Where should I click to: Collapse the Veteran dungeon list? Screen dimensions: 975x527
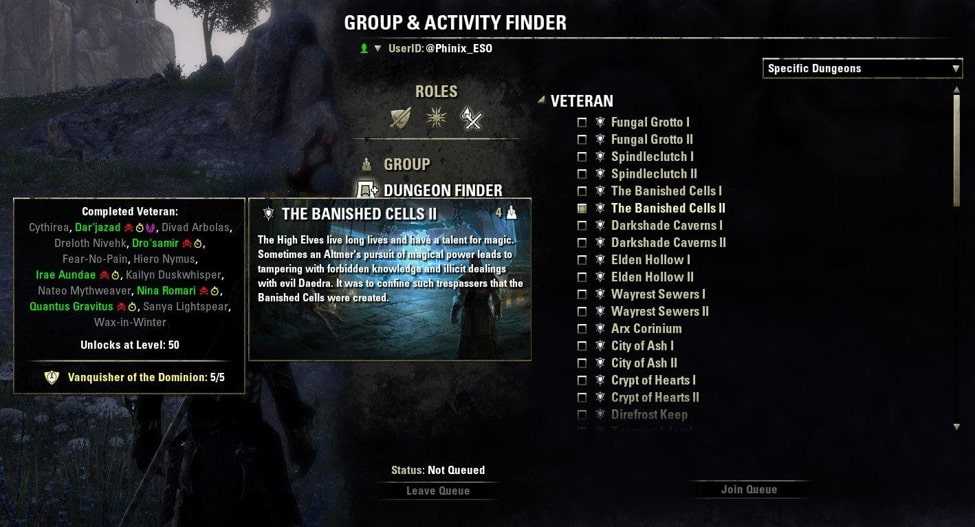542,100
